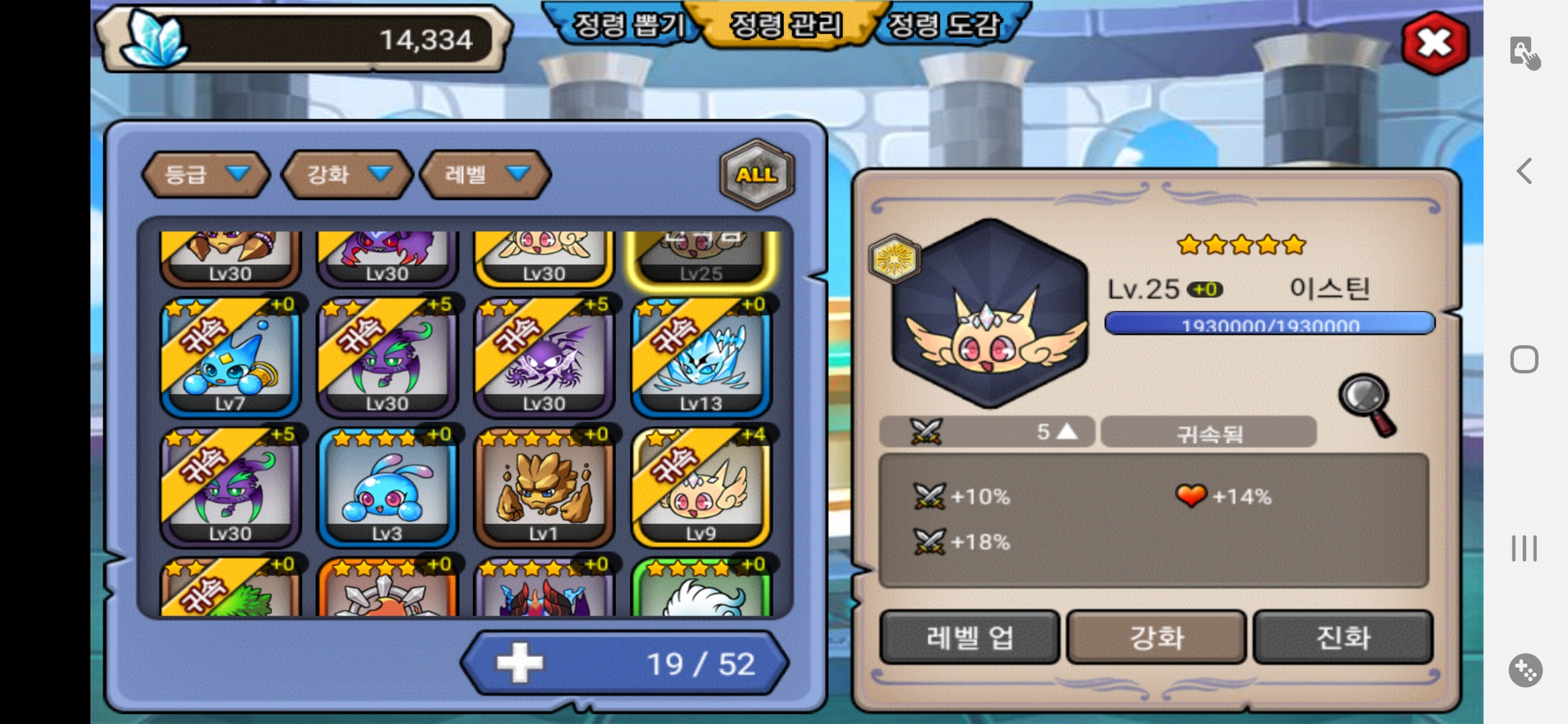Tap the Android back navigation arrow
This screenshot has width=1568, height=724.
click(x=1524, y=171)
